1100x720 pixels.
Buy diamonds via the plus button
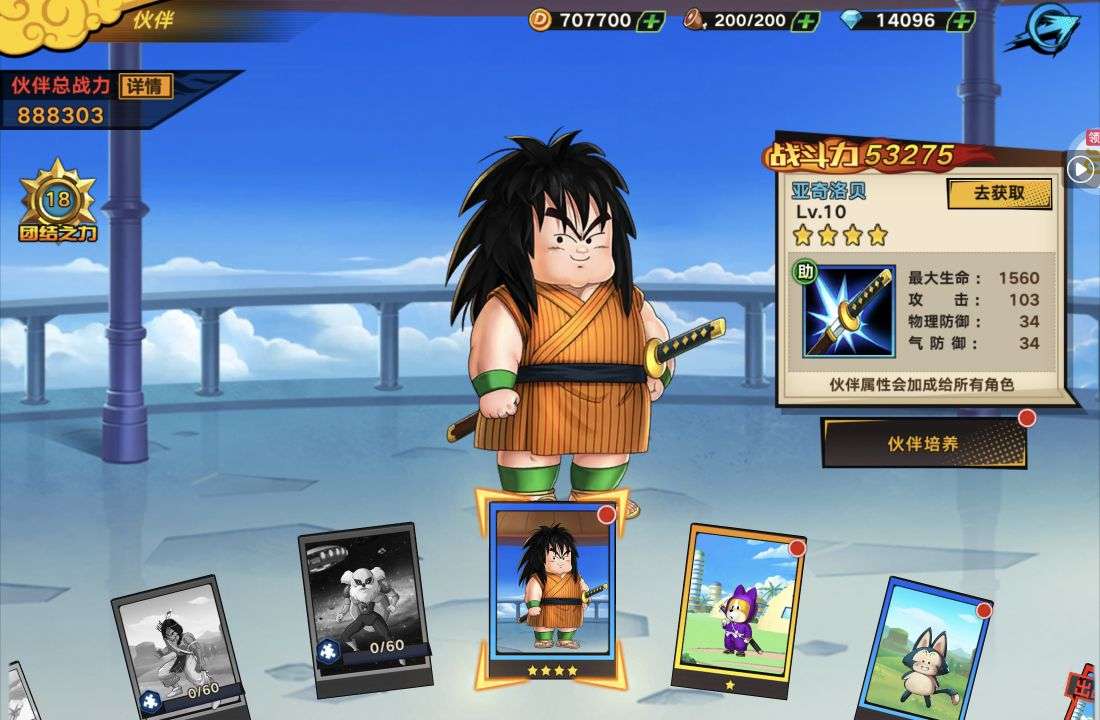click(x=961, y=20)
